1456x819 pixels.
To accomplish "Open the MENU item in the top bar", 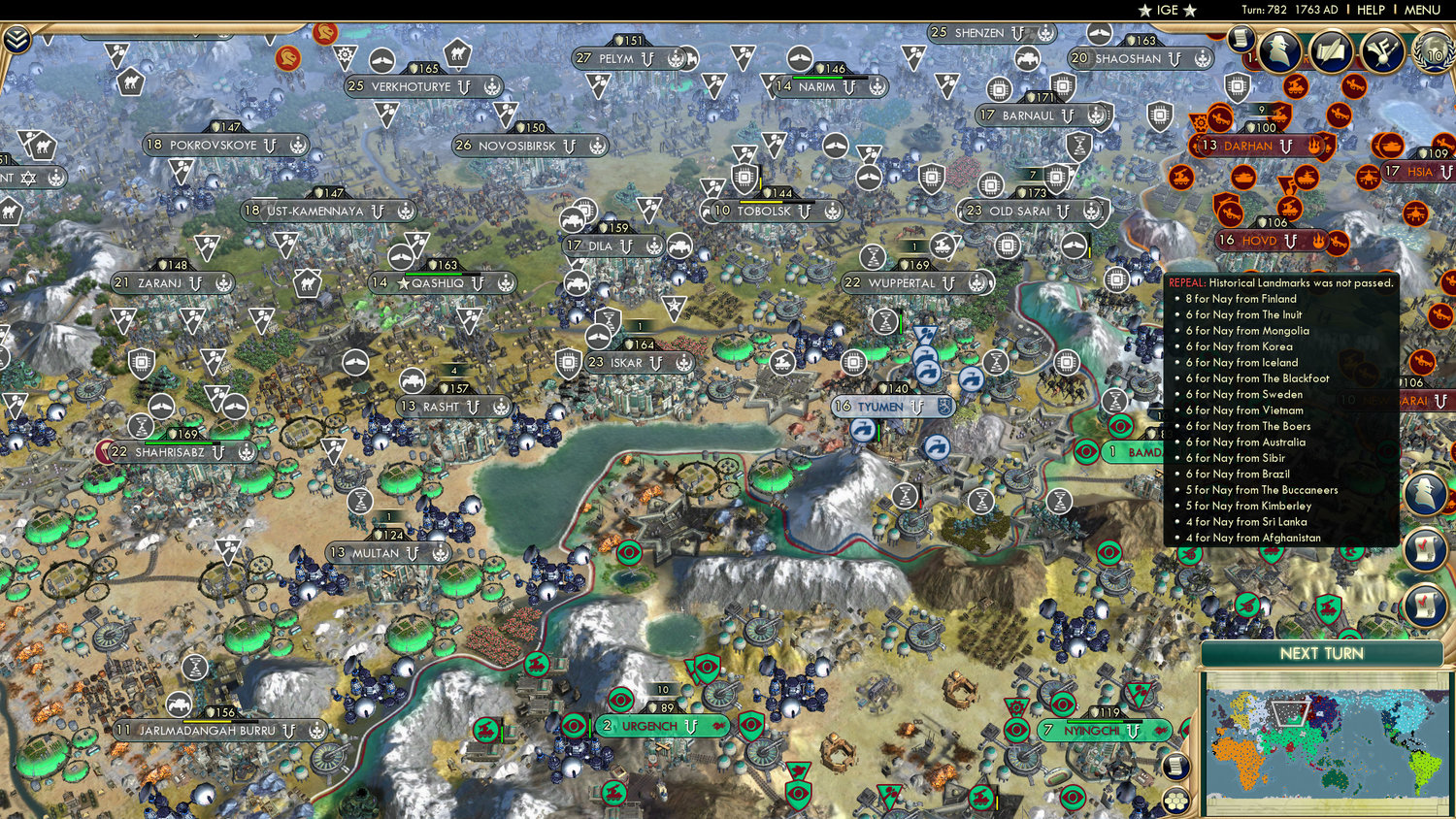I will pyautogui.click(x=1421, y=10).
